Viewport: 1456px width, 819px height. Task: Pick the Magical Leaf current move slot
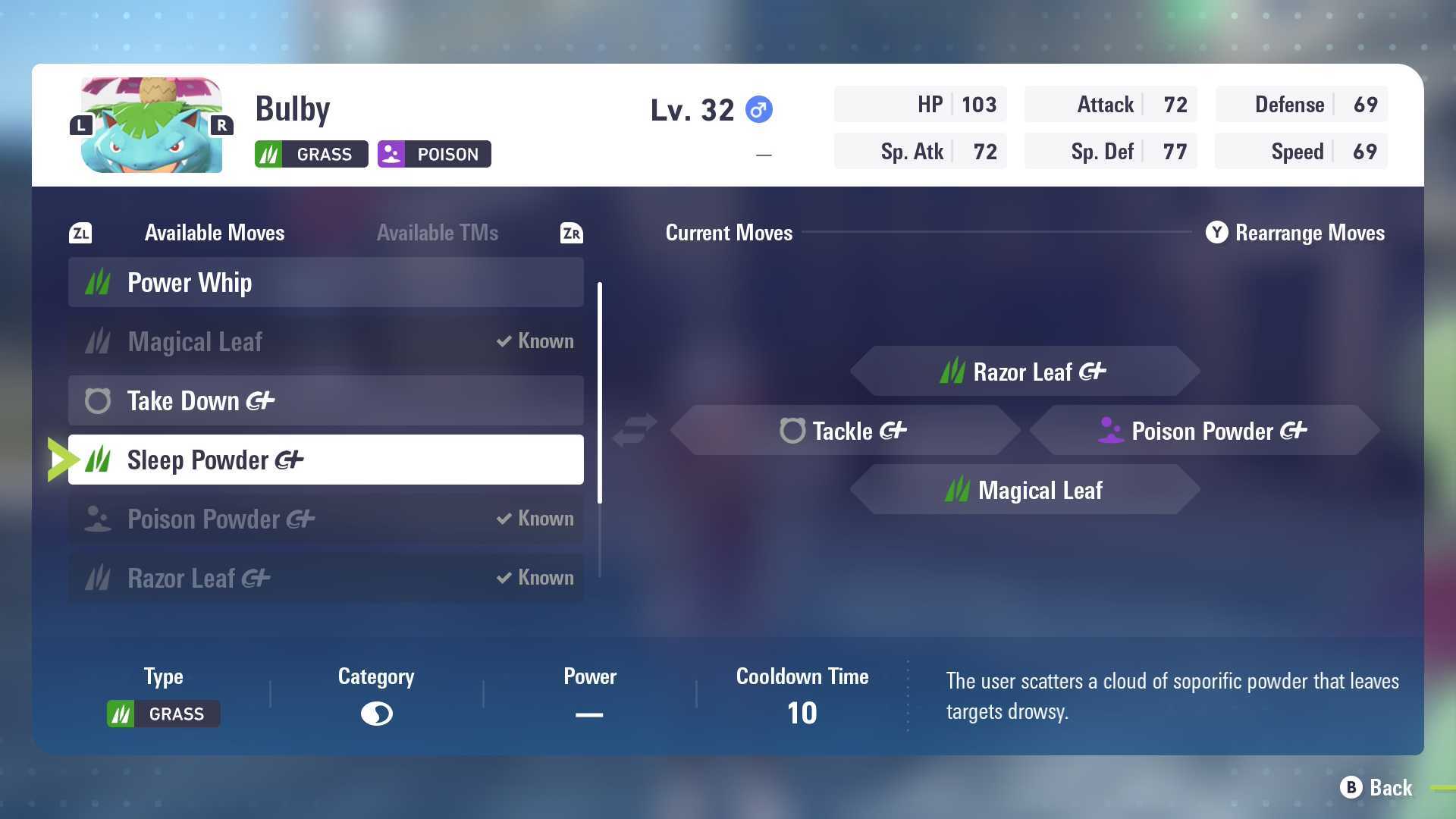[x=1024, y=490]
